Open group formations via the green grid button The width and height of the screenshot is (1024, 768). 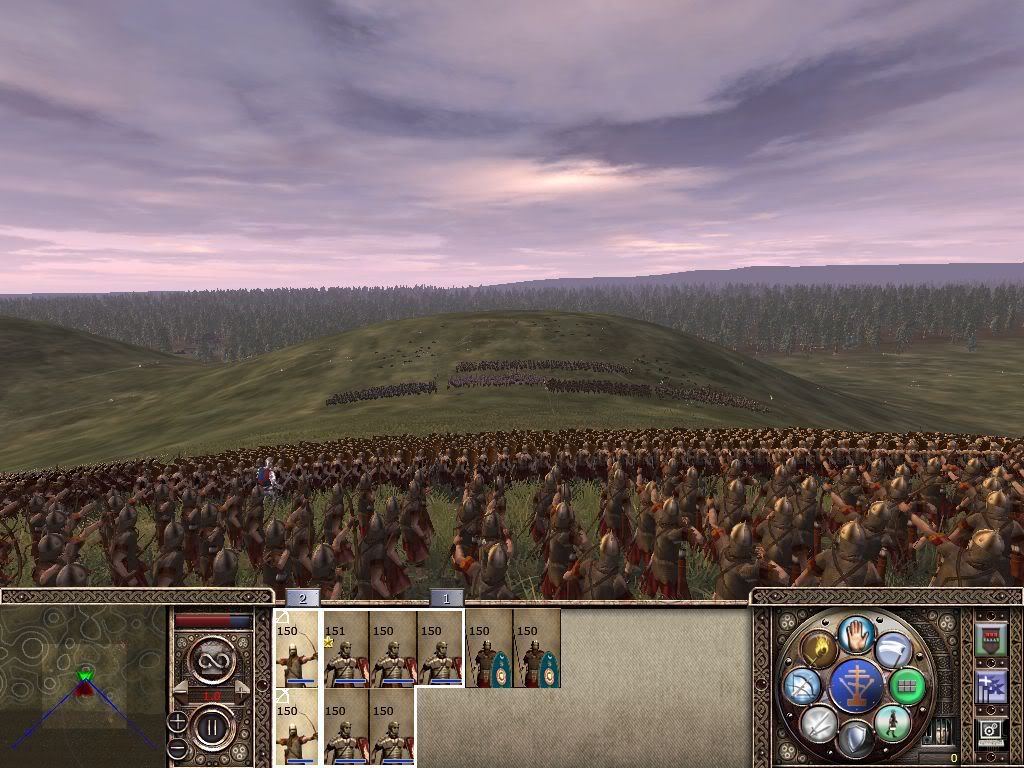(907, 685)
